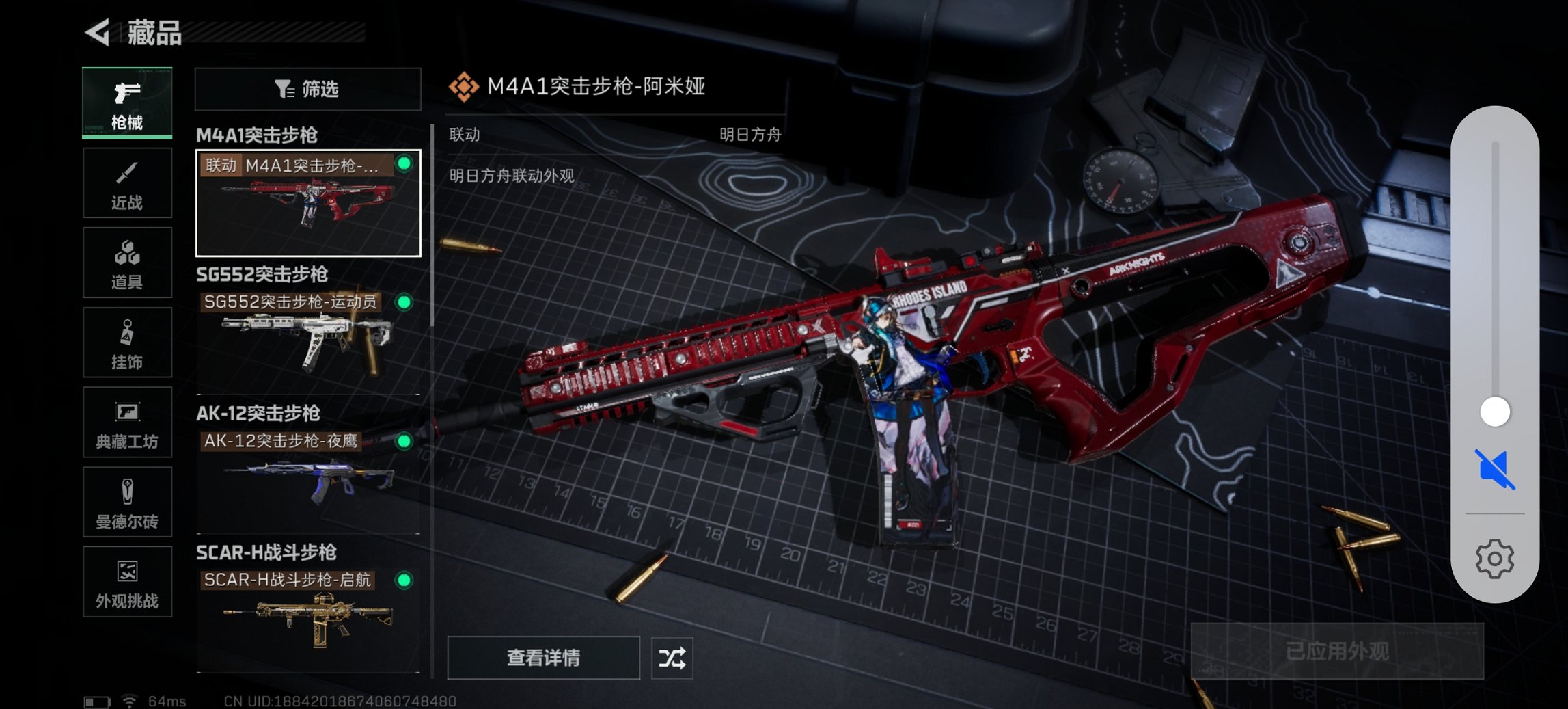This screenshot has height=709, width=1568.
Task: Click the shuffle skin icon beside 查看详情
Action: [672, 658]
